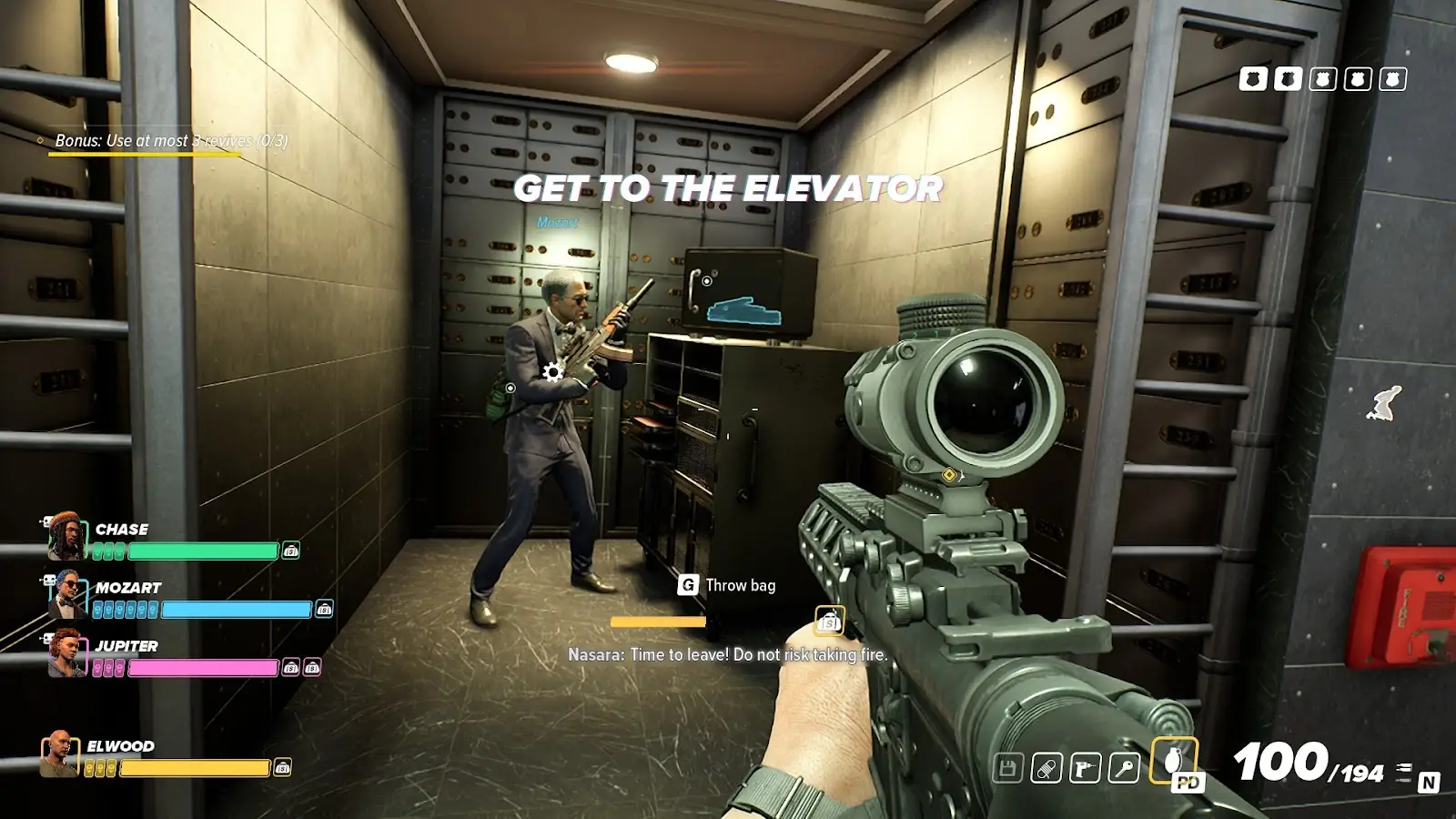Select the grenade throwable slot
This screenshot has height=819, width=1456.
[x=1174, y=760]
